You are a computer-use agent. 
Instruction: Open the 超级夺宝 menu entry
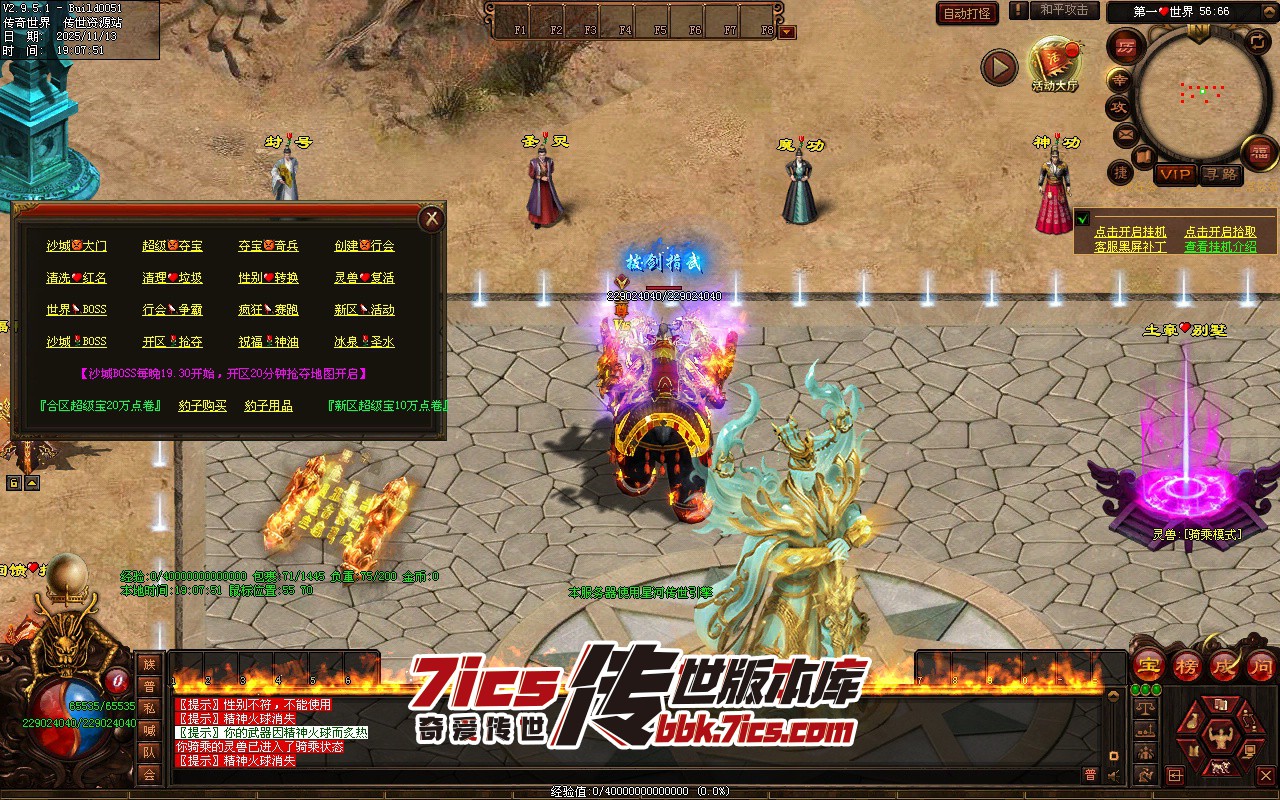coord(172,246)
